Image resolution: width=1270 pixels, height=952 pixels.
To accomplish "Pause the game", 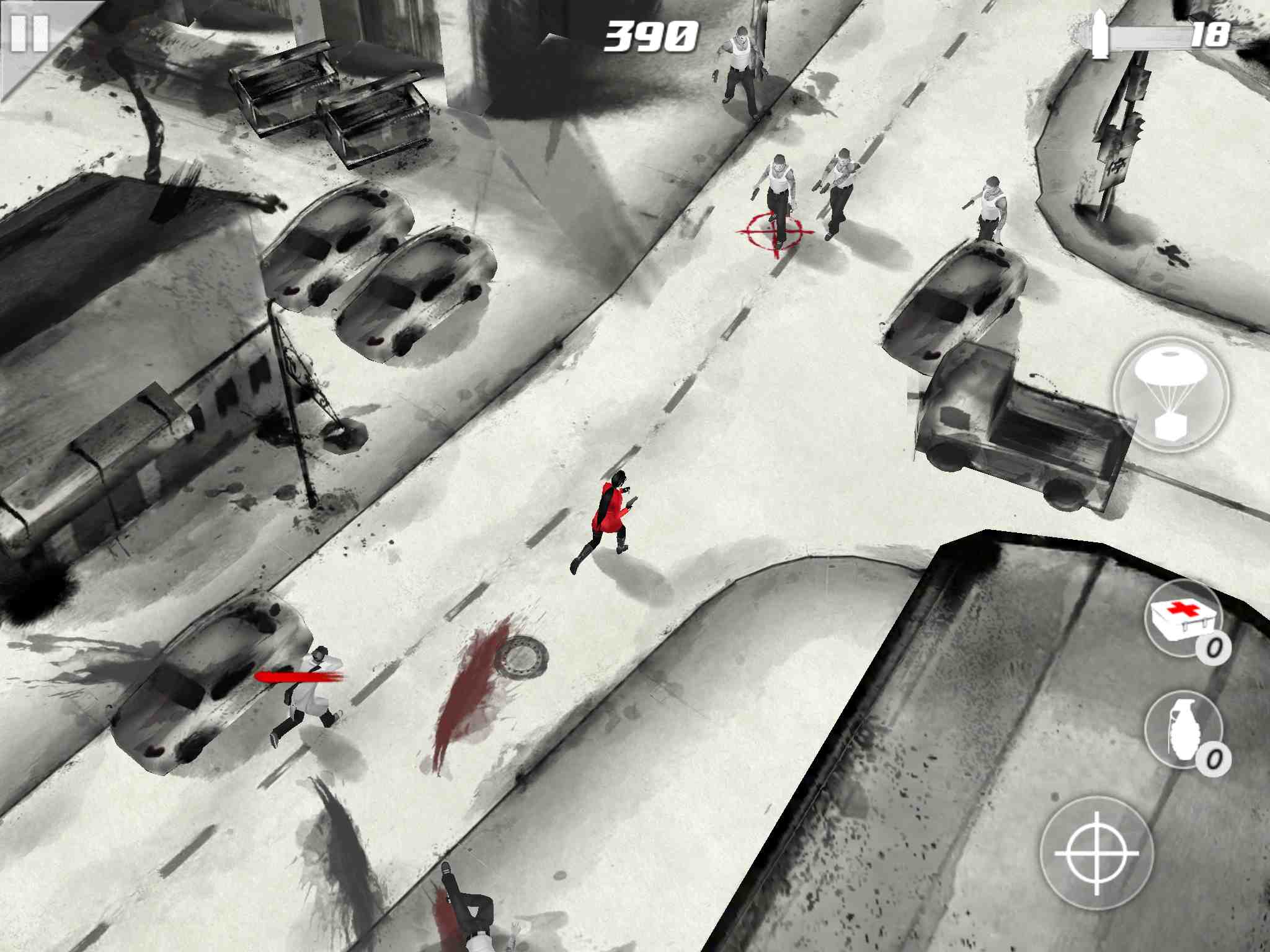I will (29, 33).
